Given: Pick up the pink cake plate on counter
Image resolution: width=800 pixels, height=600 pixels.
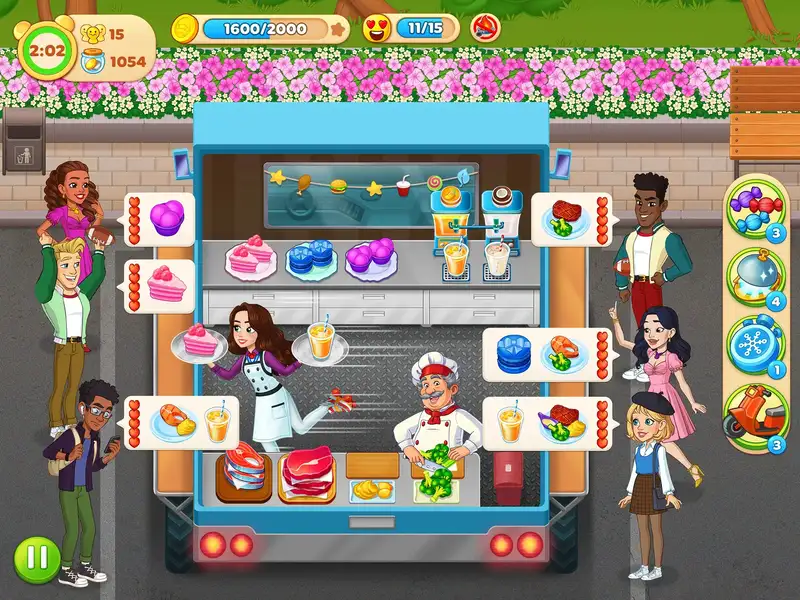Looking at the screenshot, I should (250, 260).
